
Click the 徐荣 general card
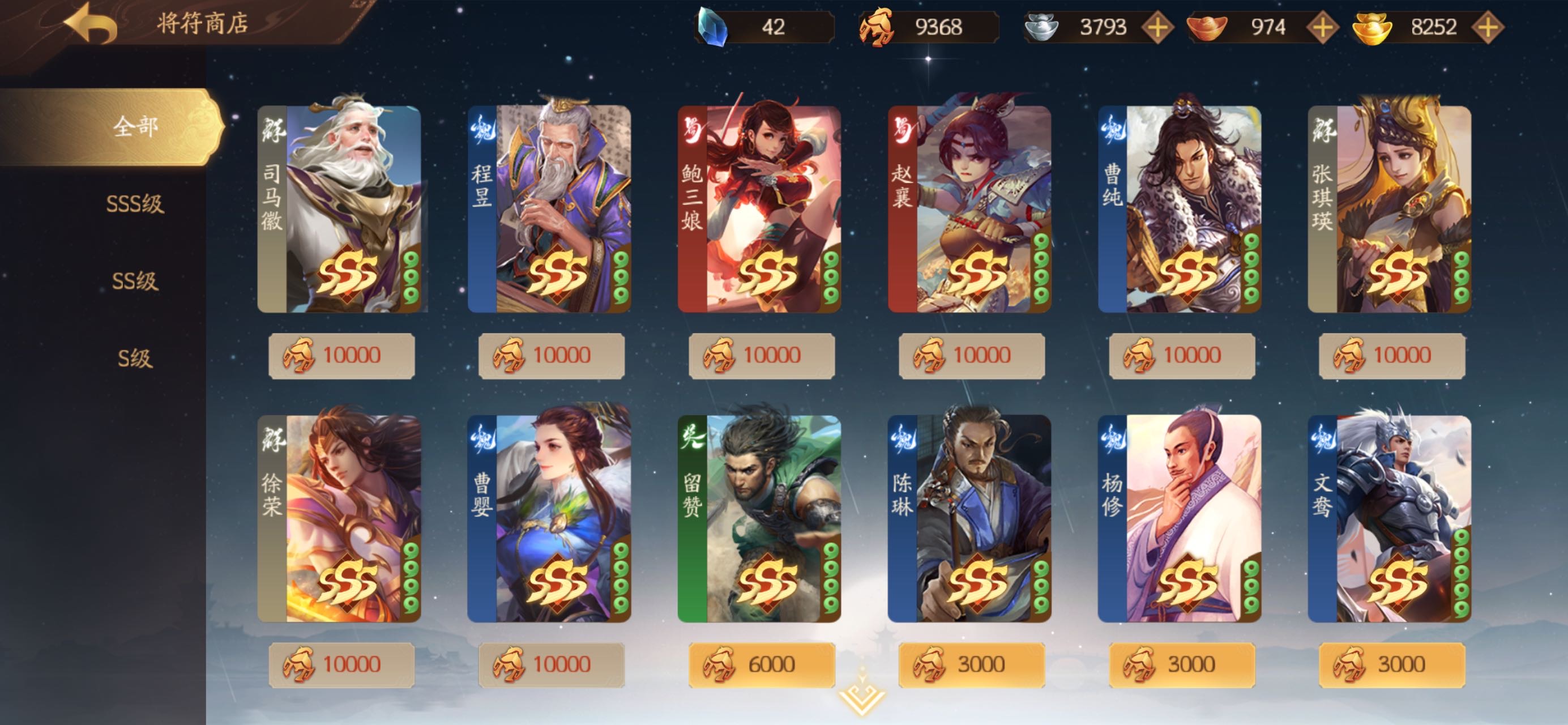(340, 518)
